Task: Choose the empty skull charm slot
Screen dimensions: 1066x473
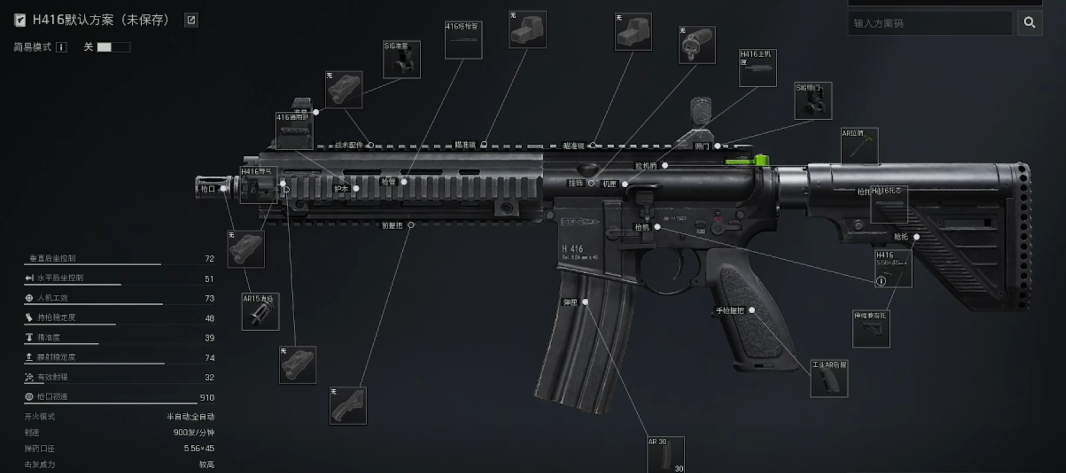Action: tap(696, 45)
